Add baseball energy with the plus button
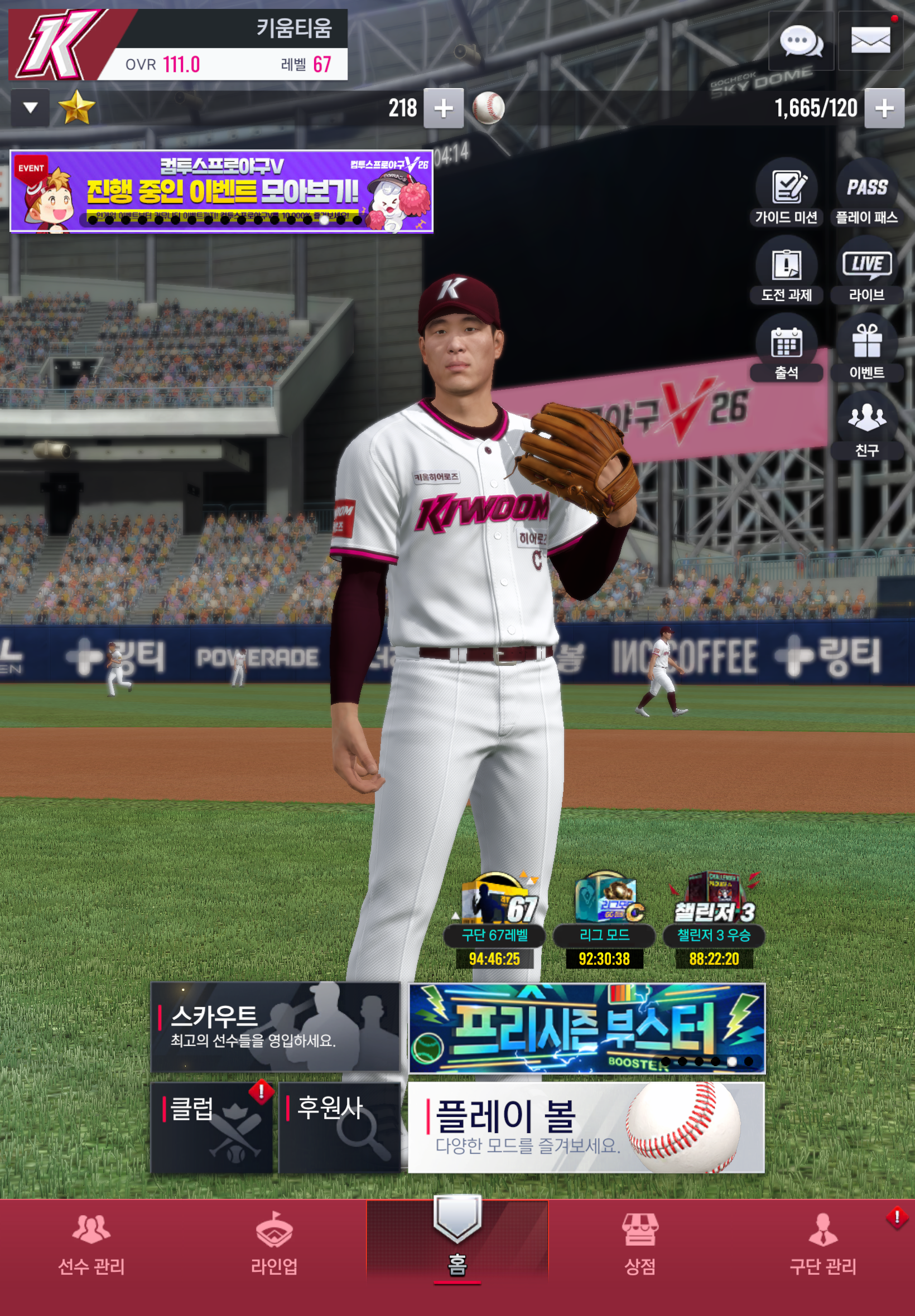The width and height of the screenshot is (915, 1316). tap(884, 108)
